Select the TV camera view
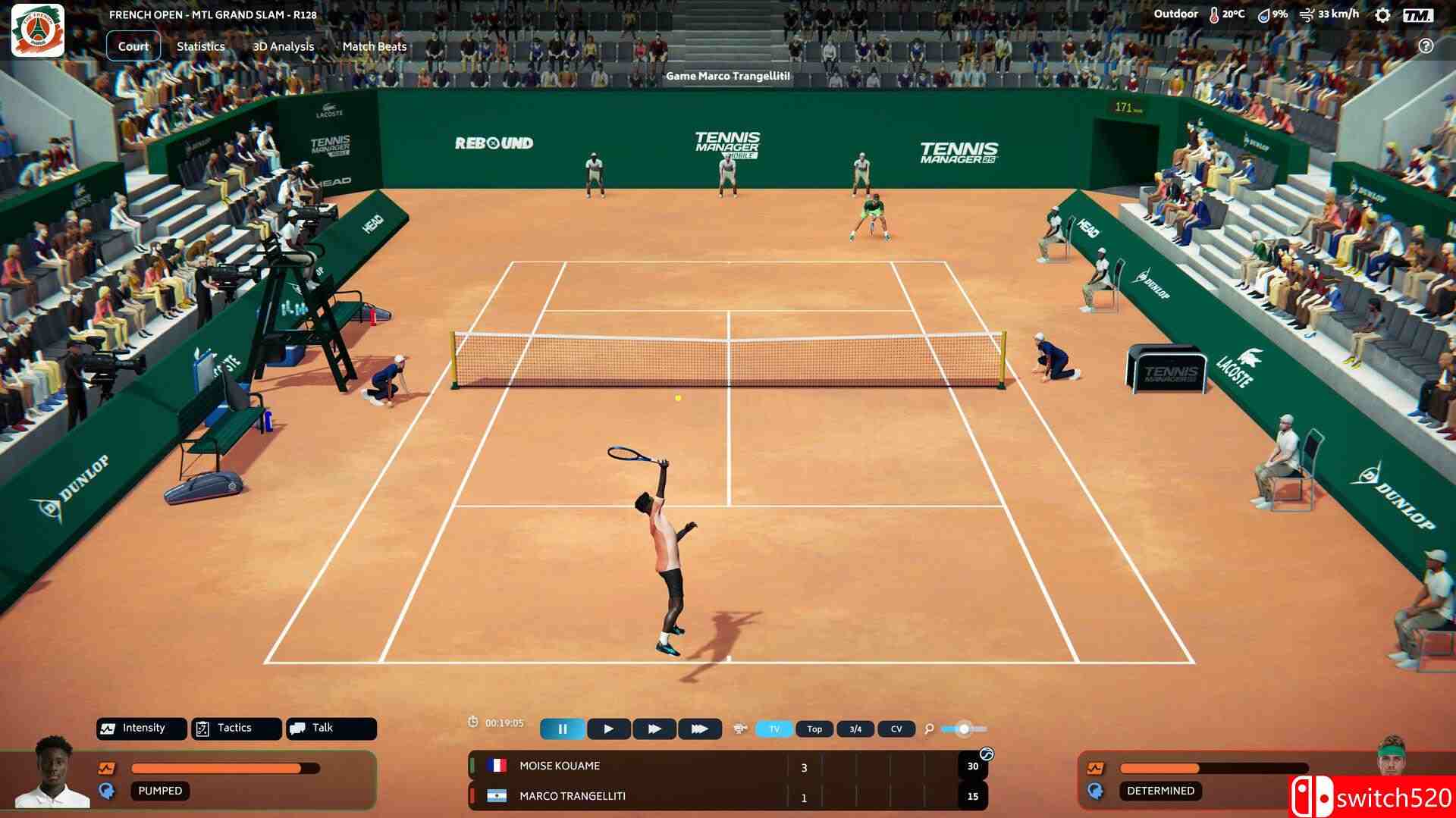The width and height of the screenshot is (1456, 818). (x=774, y=729)
